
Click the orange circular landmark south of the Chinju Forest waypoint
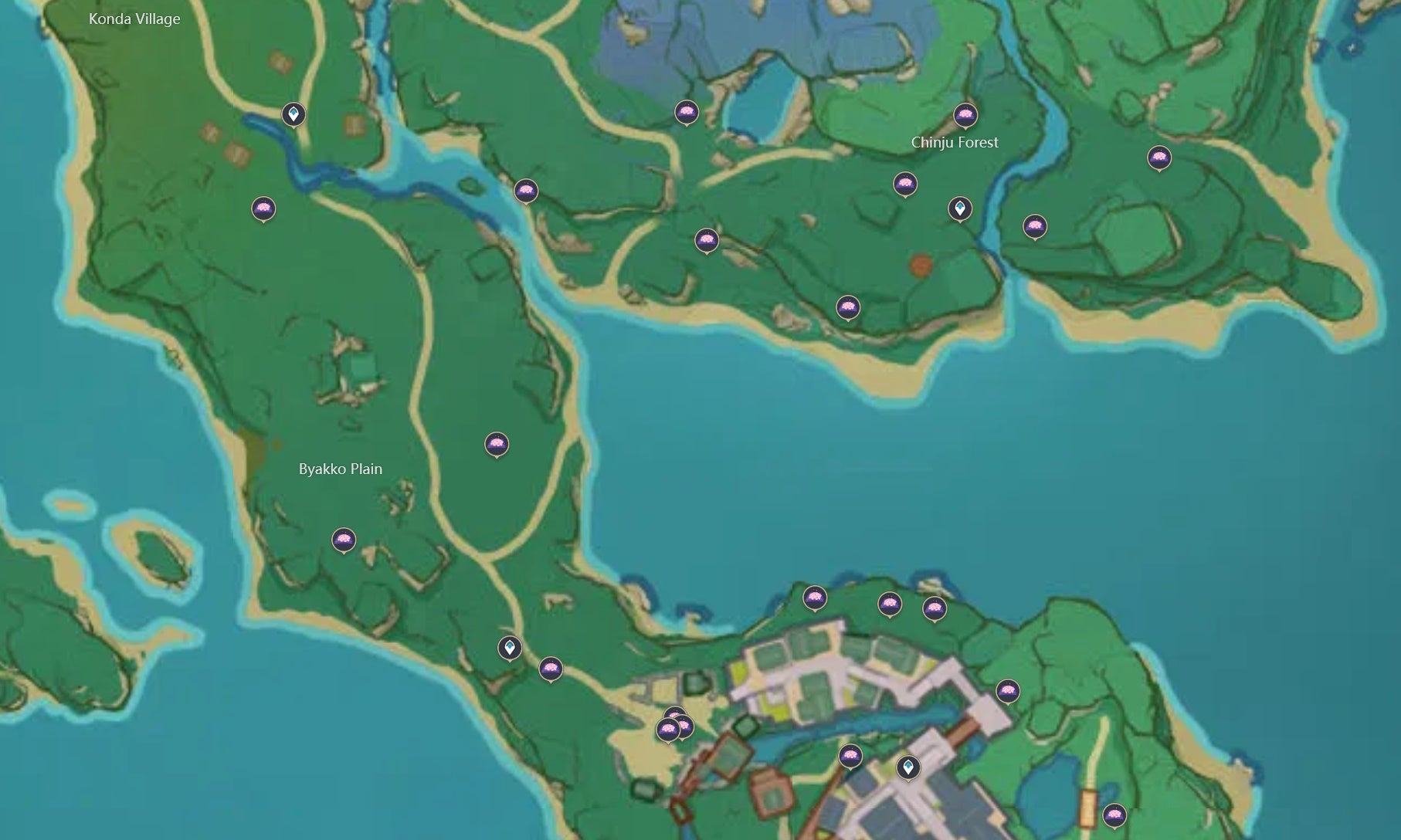pyautogui.click(x=920, y=263)
